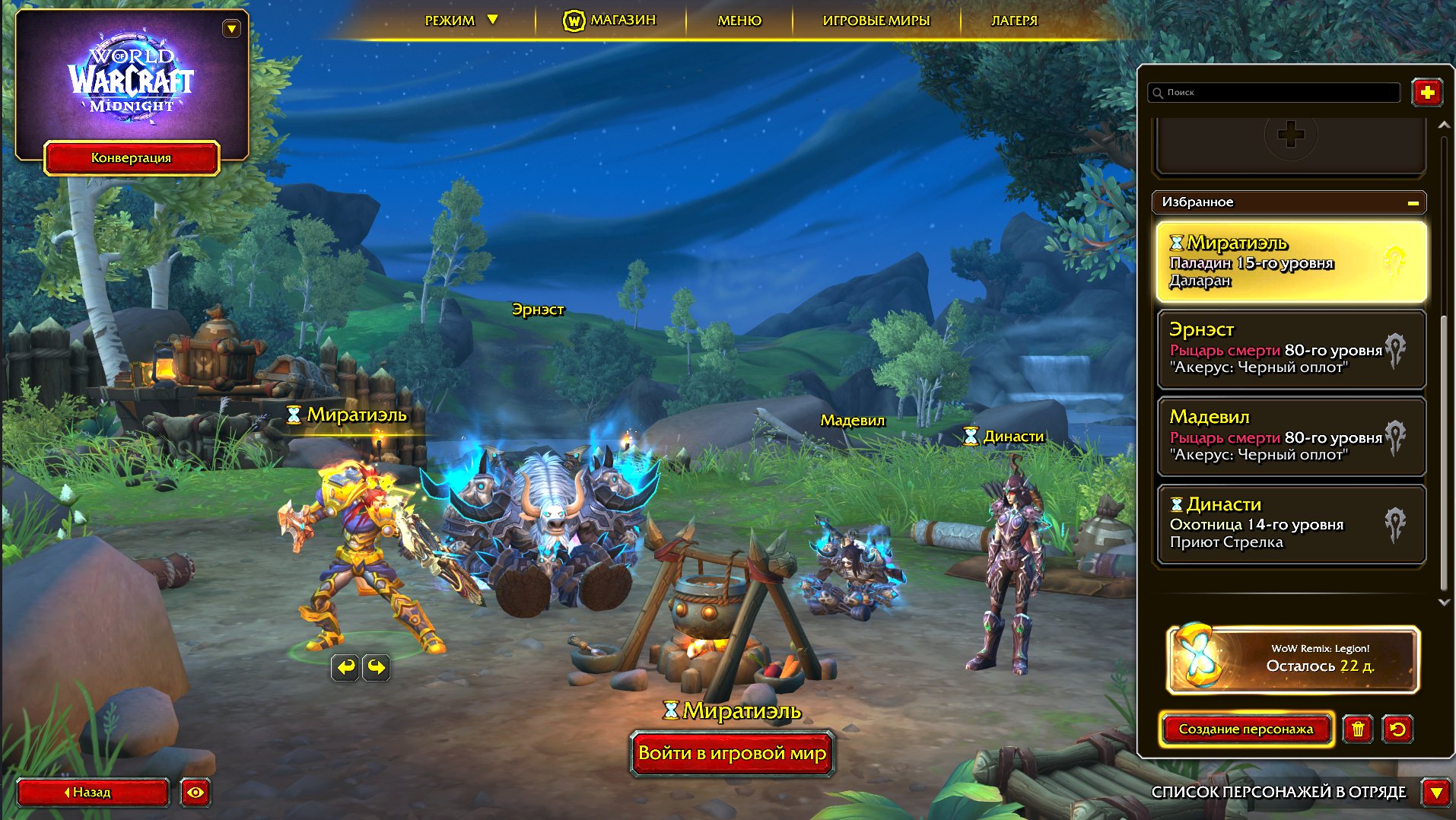Click the hourglass icon beside Династи's name
Screen dimensions: 1456x820
1178,504
